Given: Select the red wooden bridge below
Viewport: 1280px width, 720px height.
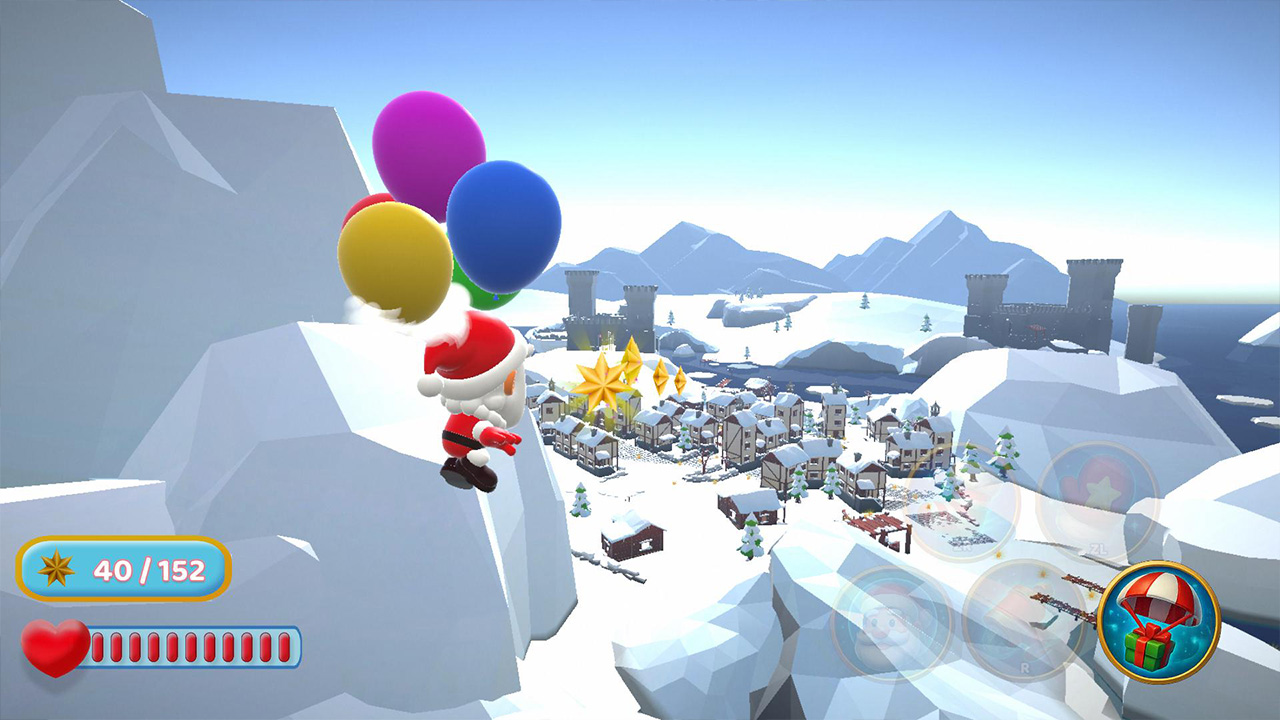Looking at the screenshot, I should point(878,524).
